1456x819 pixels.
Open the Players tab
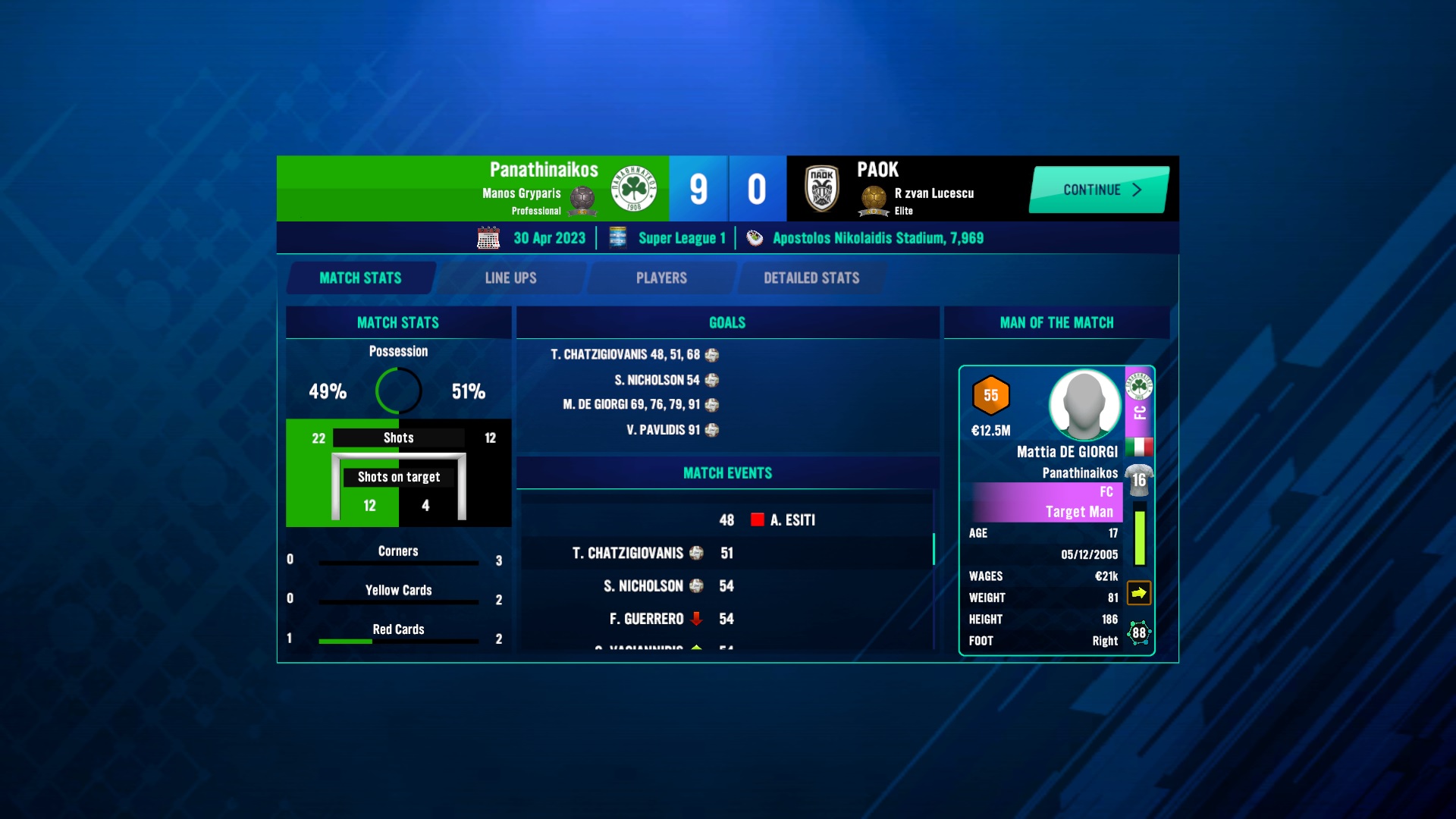(661, 278)
